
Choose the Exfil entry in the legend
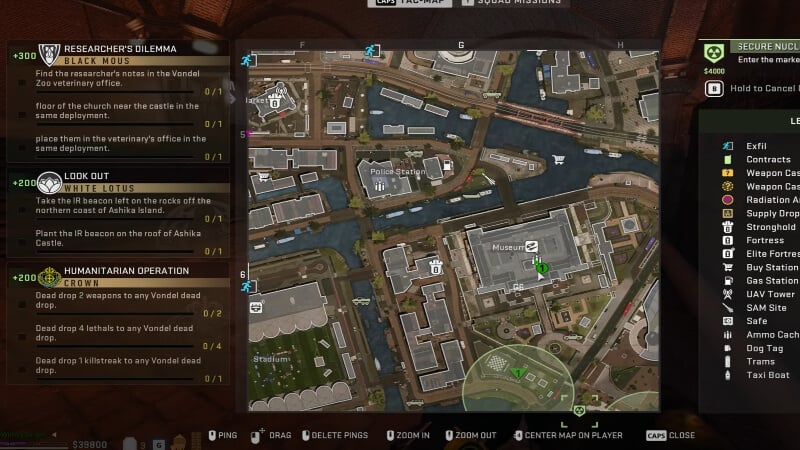756,146
